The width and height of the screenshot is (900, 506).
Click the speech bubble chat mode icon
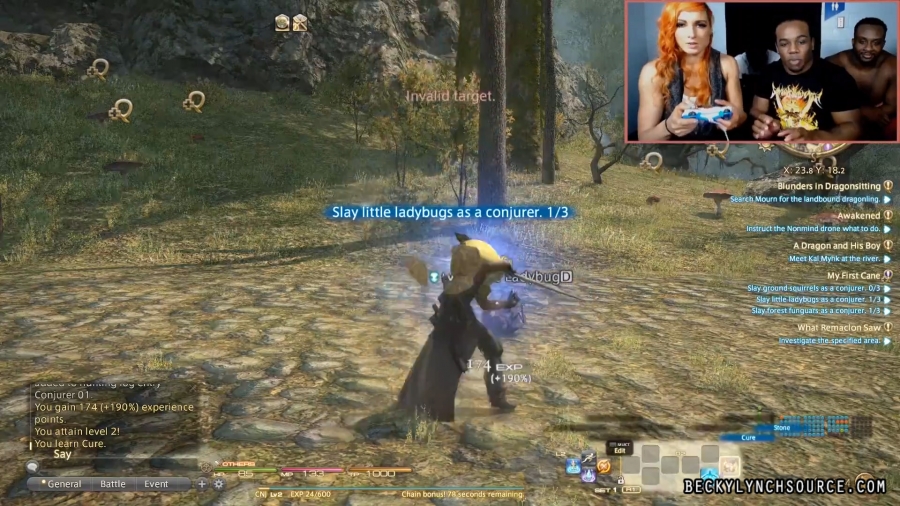click(x=34, y=466)
